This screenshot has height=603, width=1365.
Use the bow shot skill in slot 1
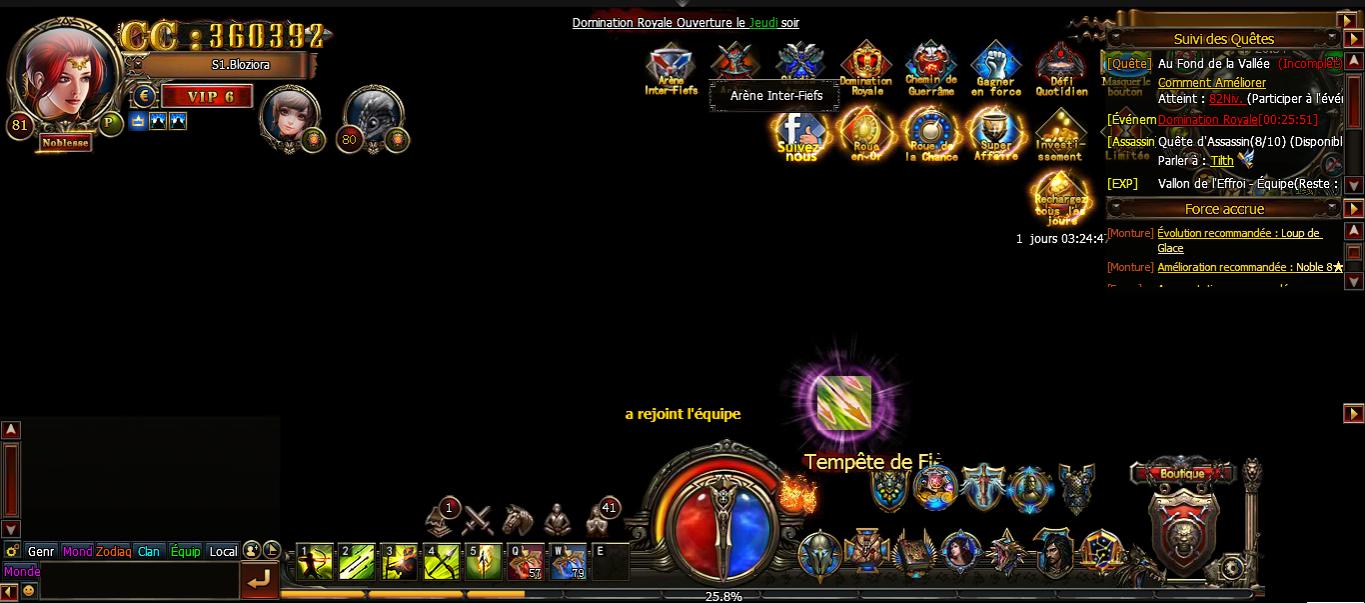click(315, 562)
